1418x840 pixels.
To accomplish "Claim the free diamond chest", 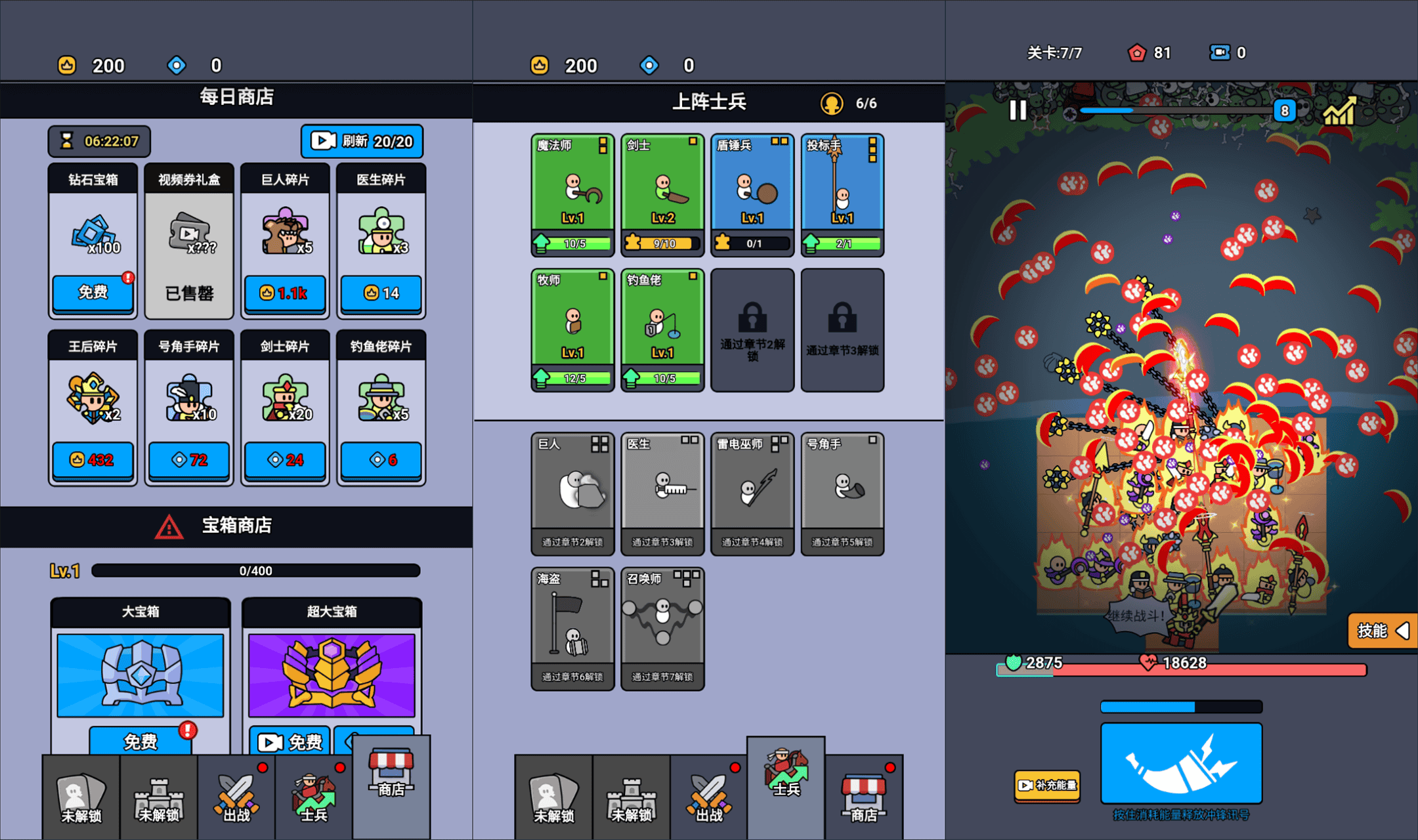I will coord(93,293).
